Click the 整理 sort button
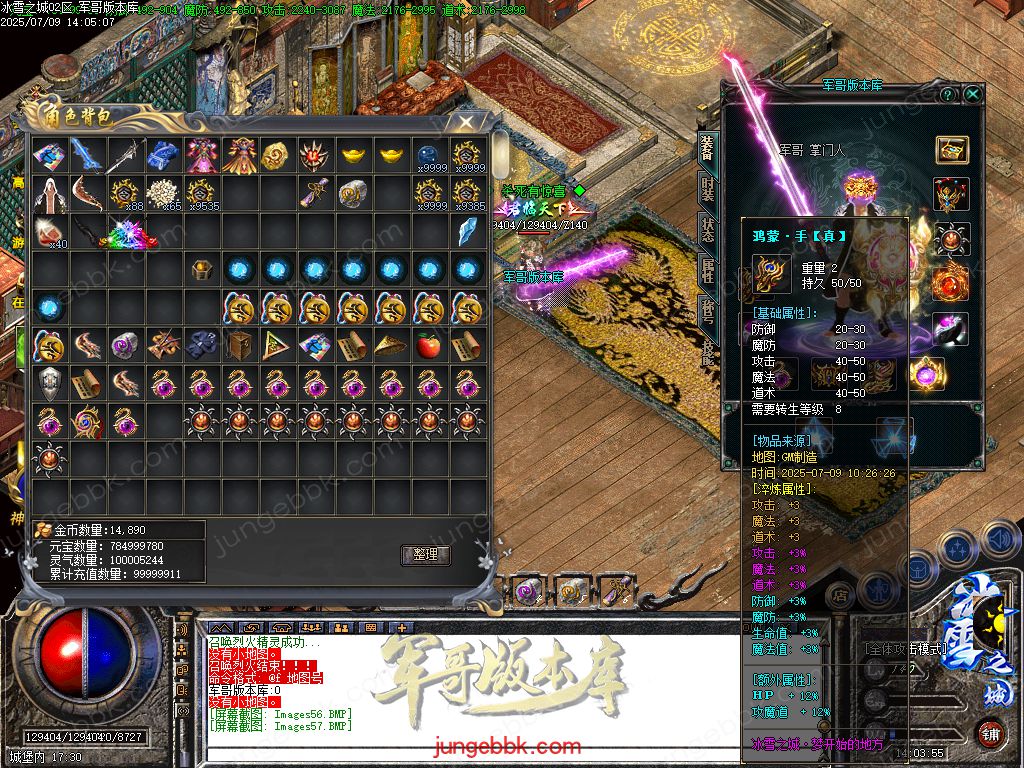The width and height of the screenshot is (1024, 768). (426, 555)
